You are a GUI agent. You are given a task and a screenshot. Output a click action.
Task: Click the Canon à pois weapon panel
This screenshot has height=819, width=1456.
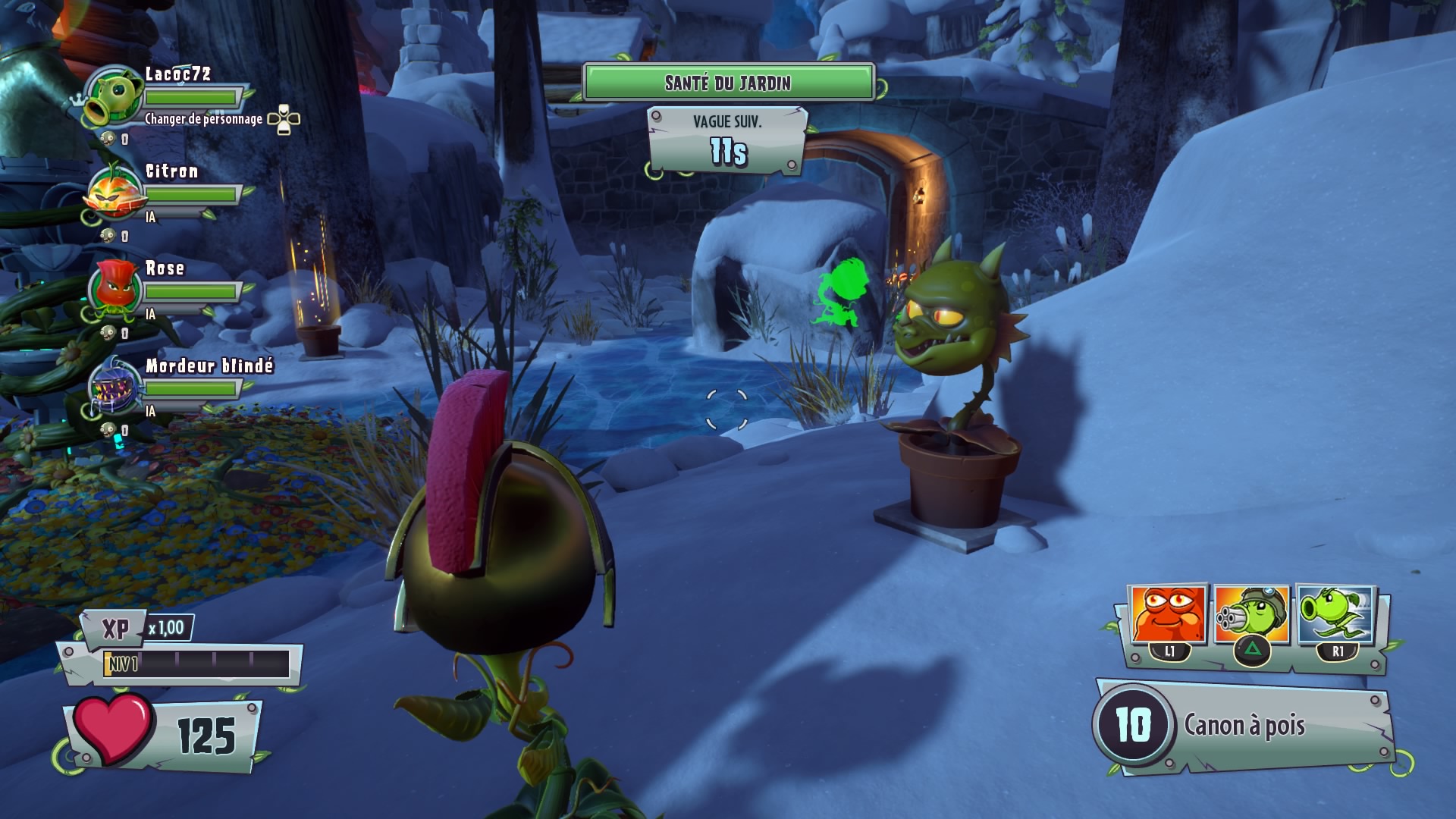1244,726
